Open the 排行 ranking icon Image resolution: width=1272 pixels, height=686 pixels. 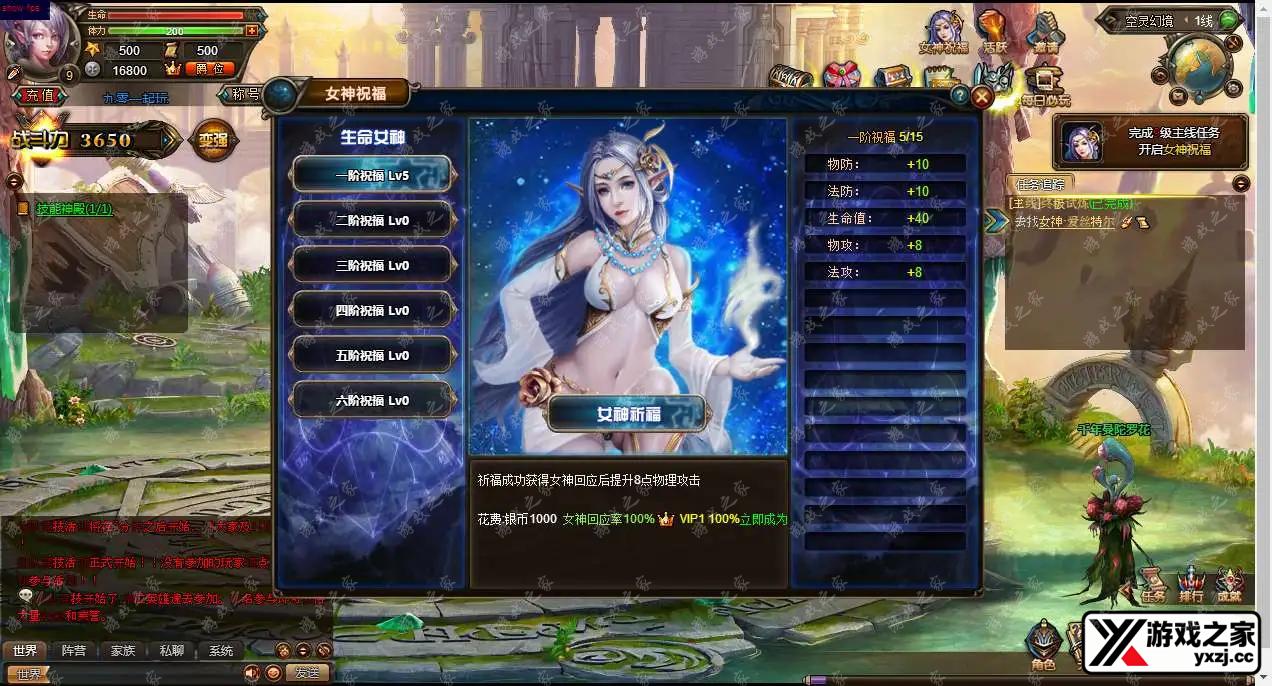1190,584
